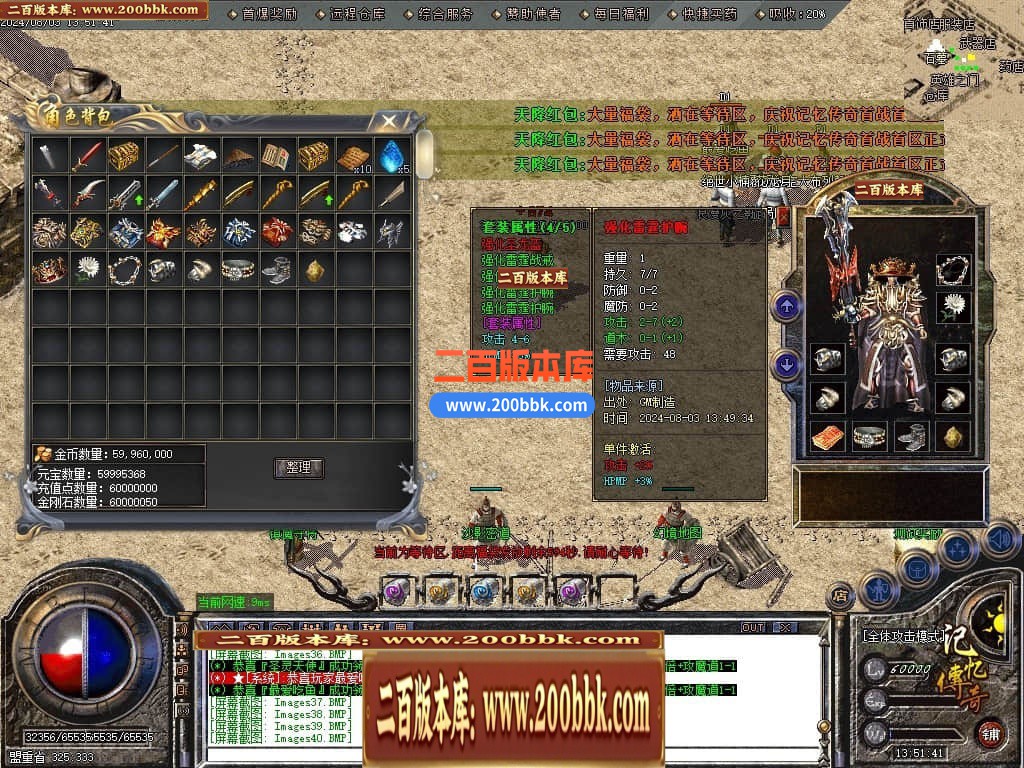Viewport: 1024px width, 768px height.
Task: Open the shop via round 铺 button
Action: point(989,731)
